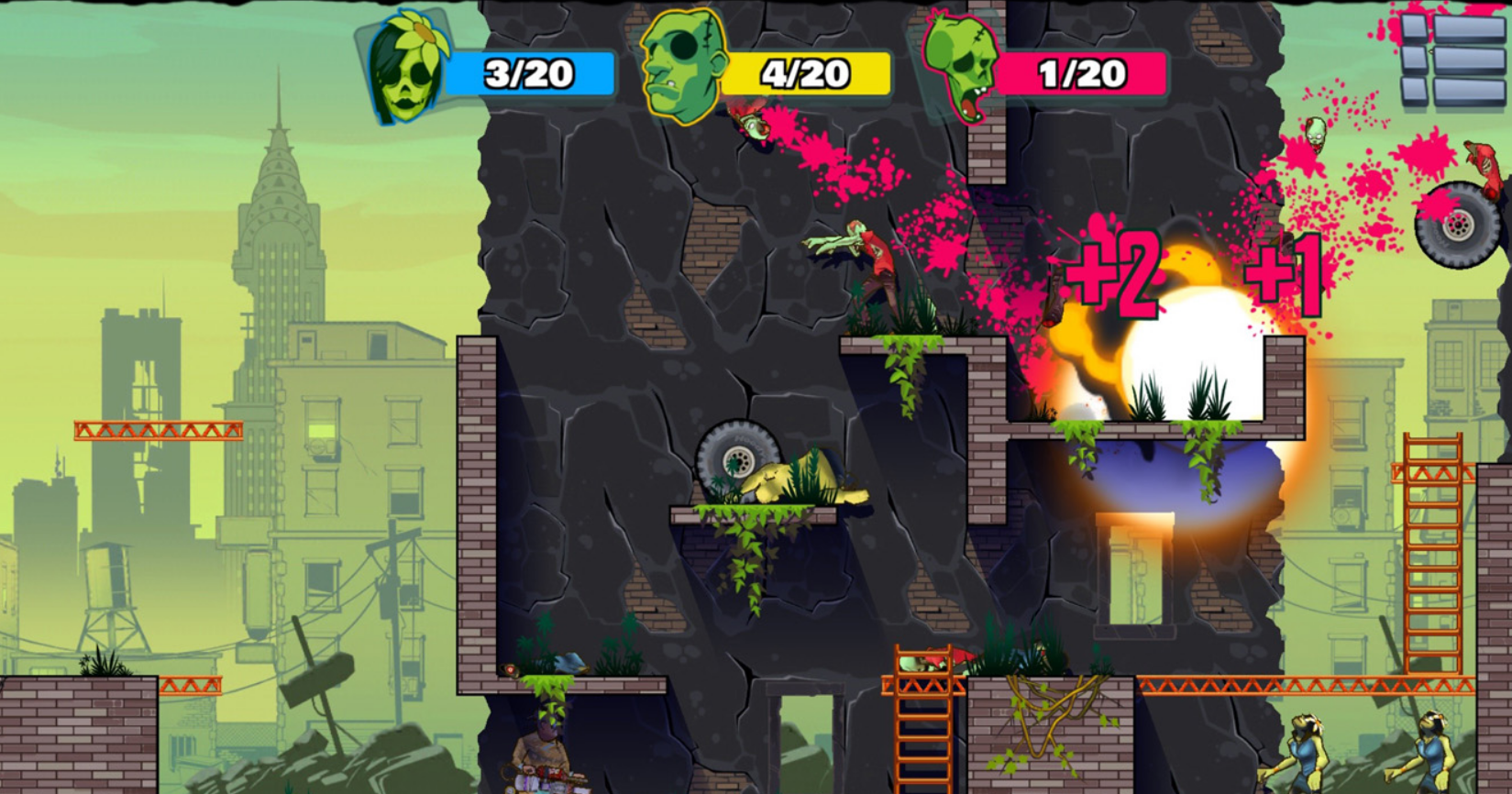This screenshot has width=1512, height=794.
Task: Click the +2 score popup
Action: pyautogui.click(x=1120, y=275)
